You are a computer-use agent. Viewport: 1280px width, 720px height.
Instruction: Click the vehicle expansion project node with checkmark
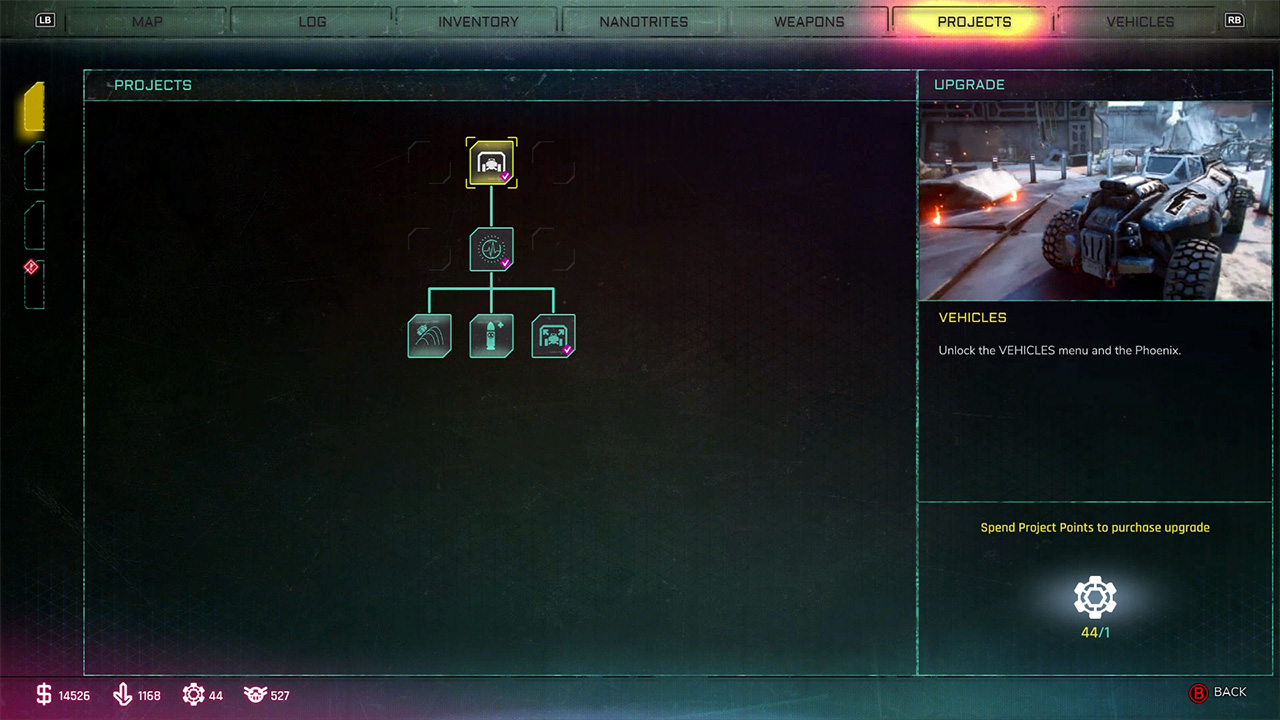553,335
